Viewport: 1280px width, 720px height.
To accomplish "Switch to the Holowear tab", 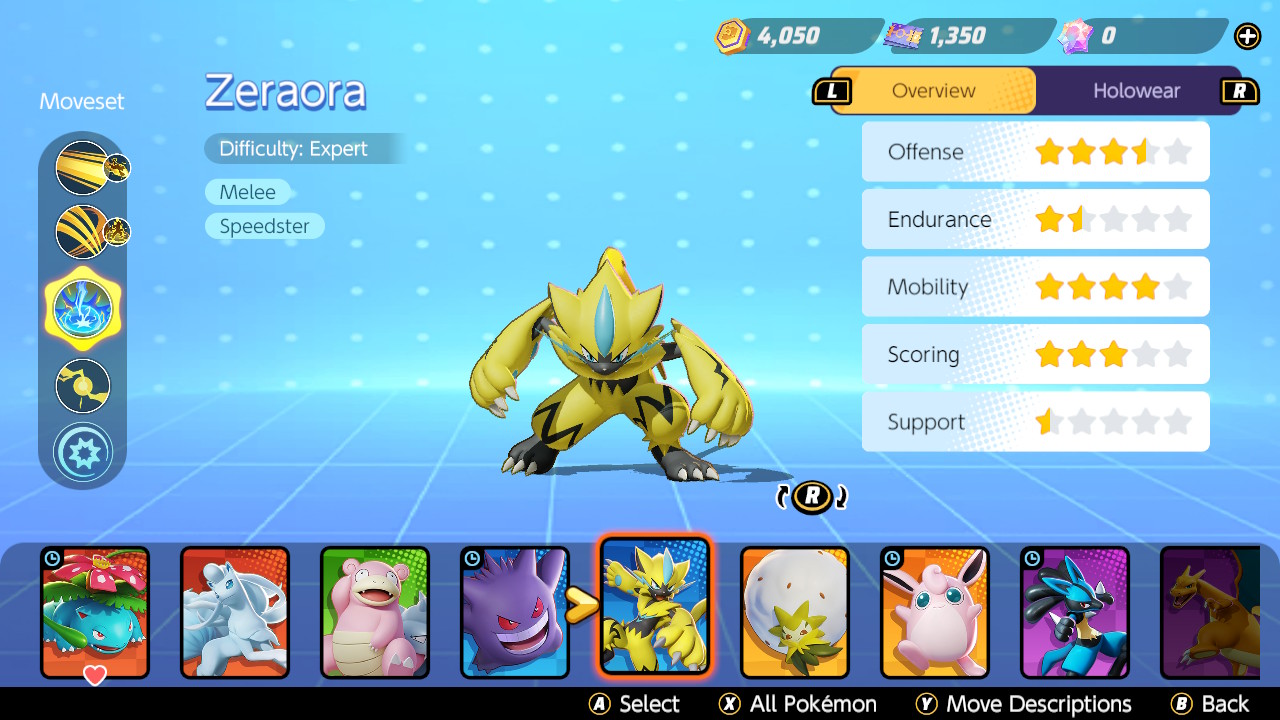I will pyautogui.click(x=1136, y=91).
